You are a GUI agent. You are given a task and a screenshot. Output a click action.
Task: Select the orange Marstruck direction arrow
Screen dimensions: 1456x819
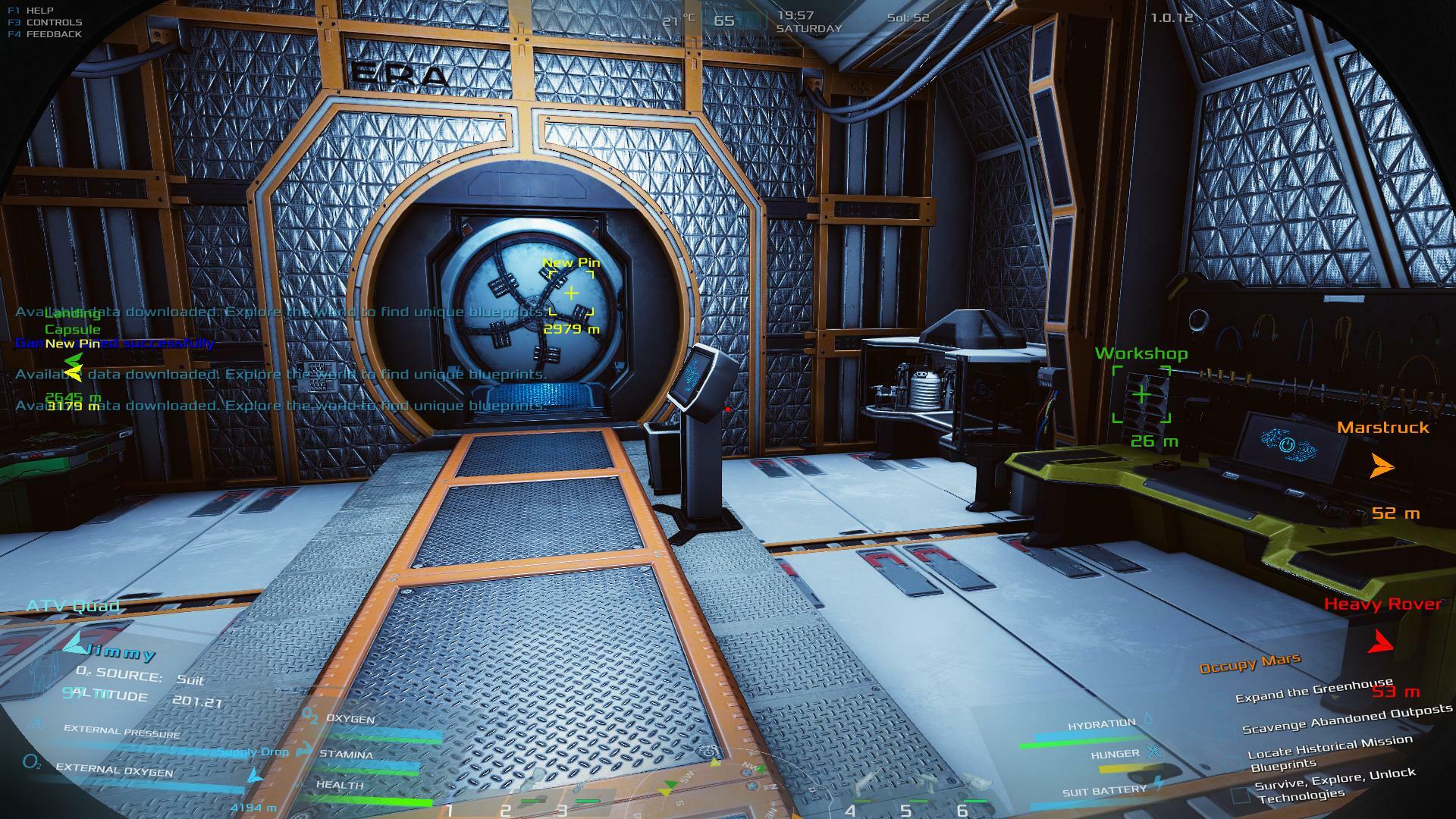click(1382, 466)
